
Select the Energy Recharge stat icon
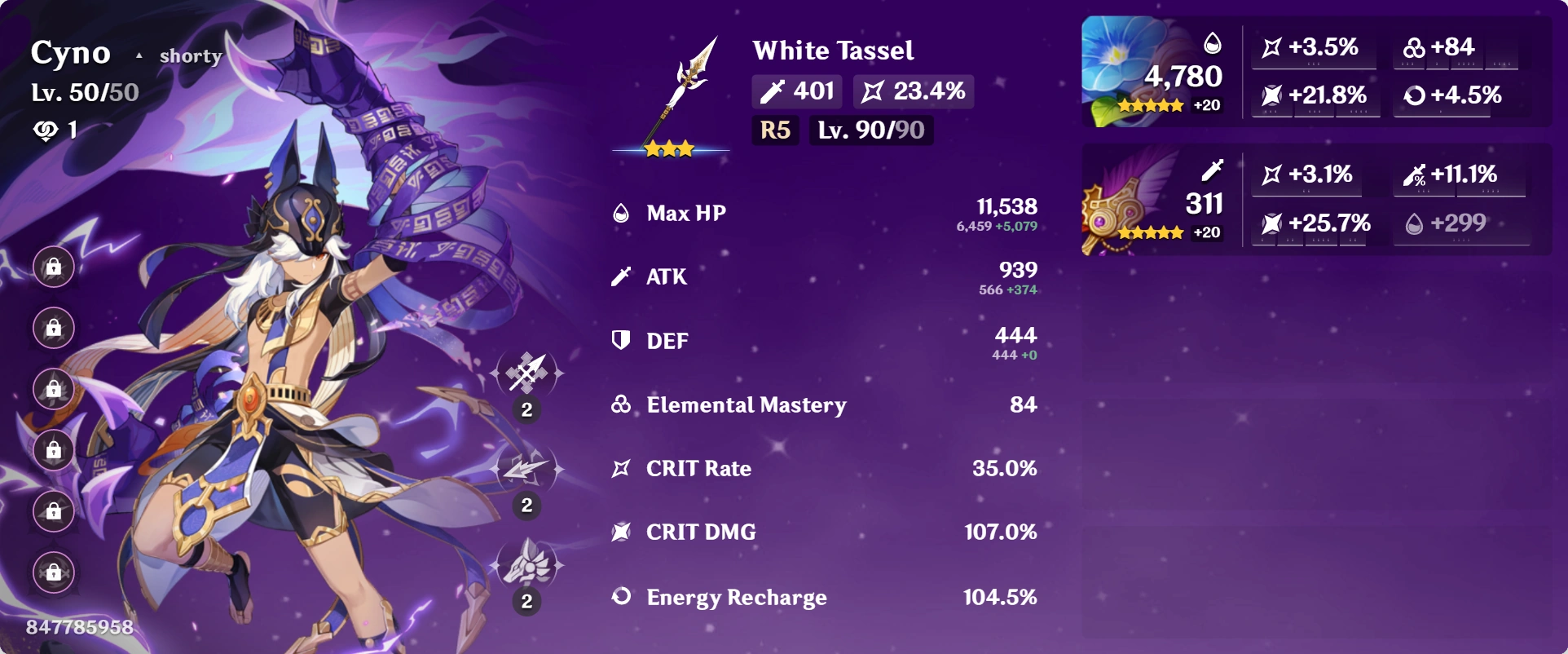tap(621, 597)
